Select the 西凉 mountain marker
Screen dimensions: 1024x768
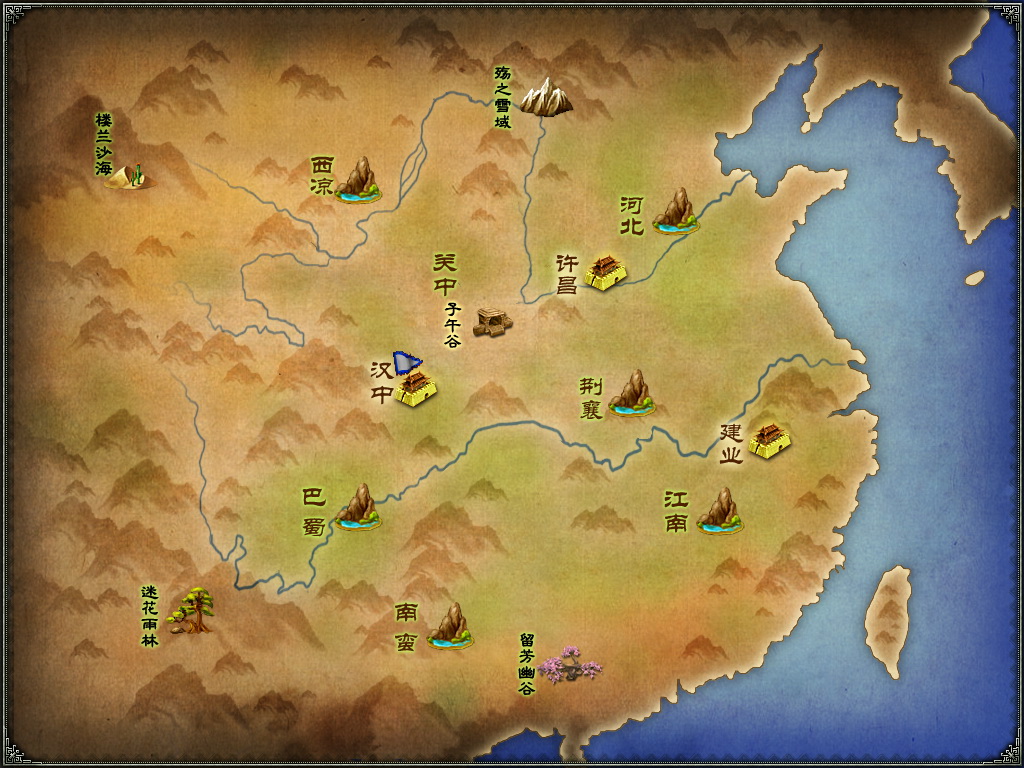click(x=358, y=180)
